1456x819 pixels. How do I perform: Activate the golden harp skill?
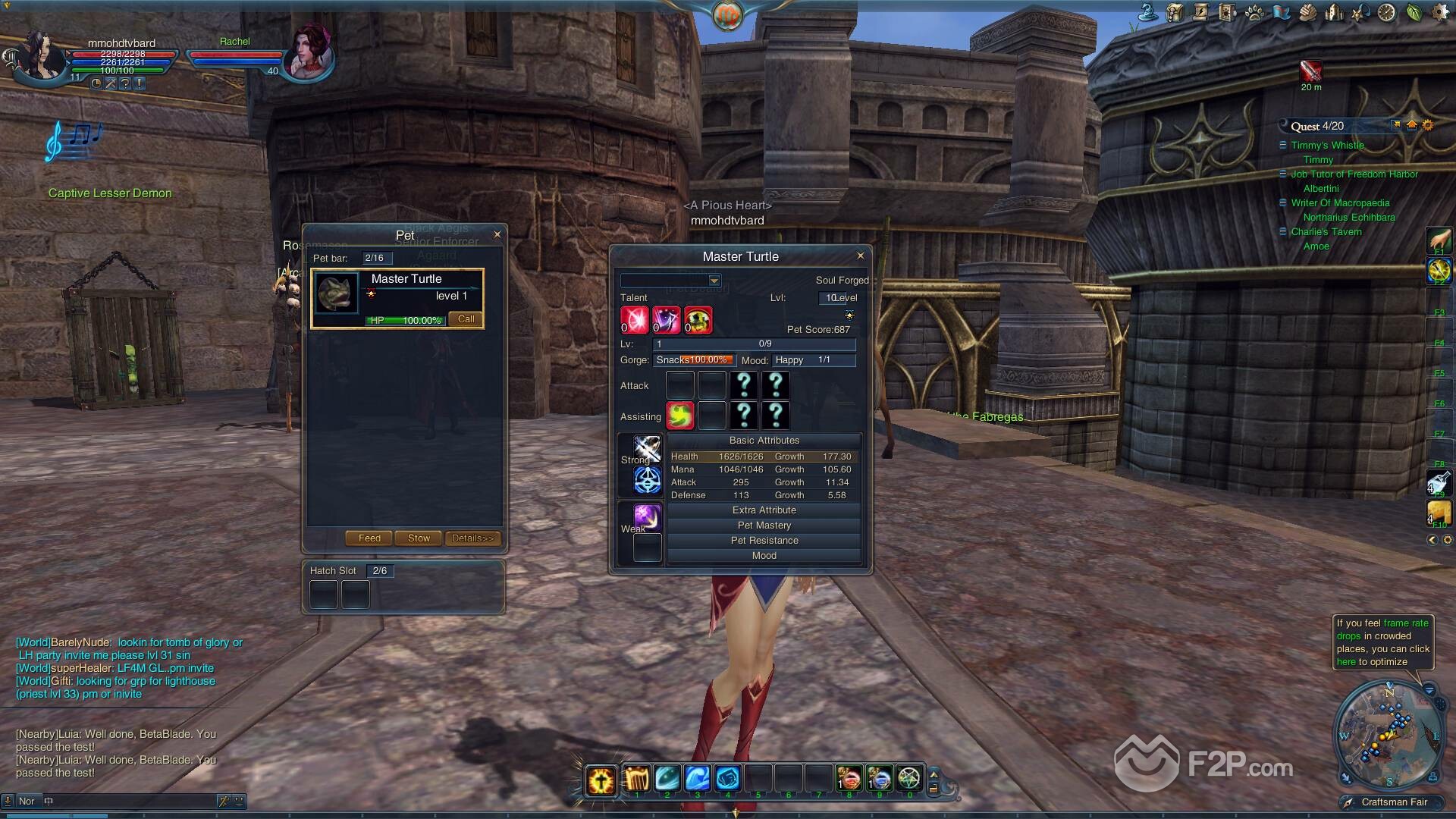point(637,779)
